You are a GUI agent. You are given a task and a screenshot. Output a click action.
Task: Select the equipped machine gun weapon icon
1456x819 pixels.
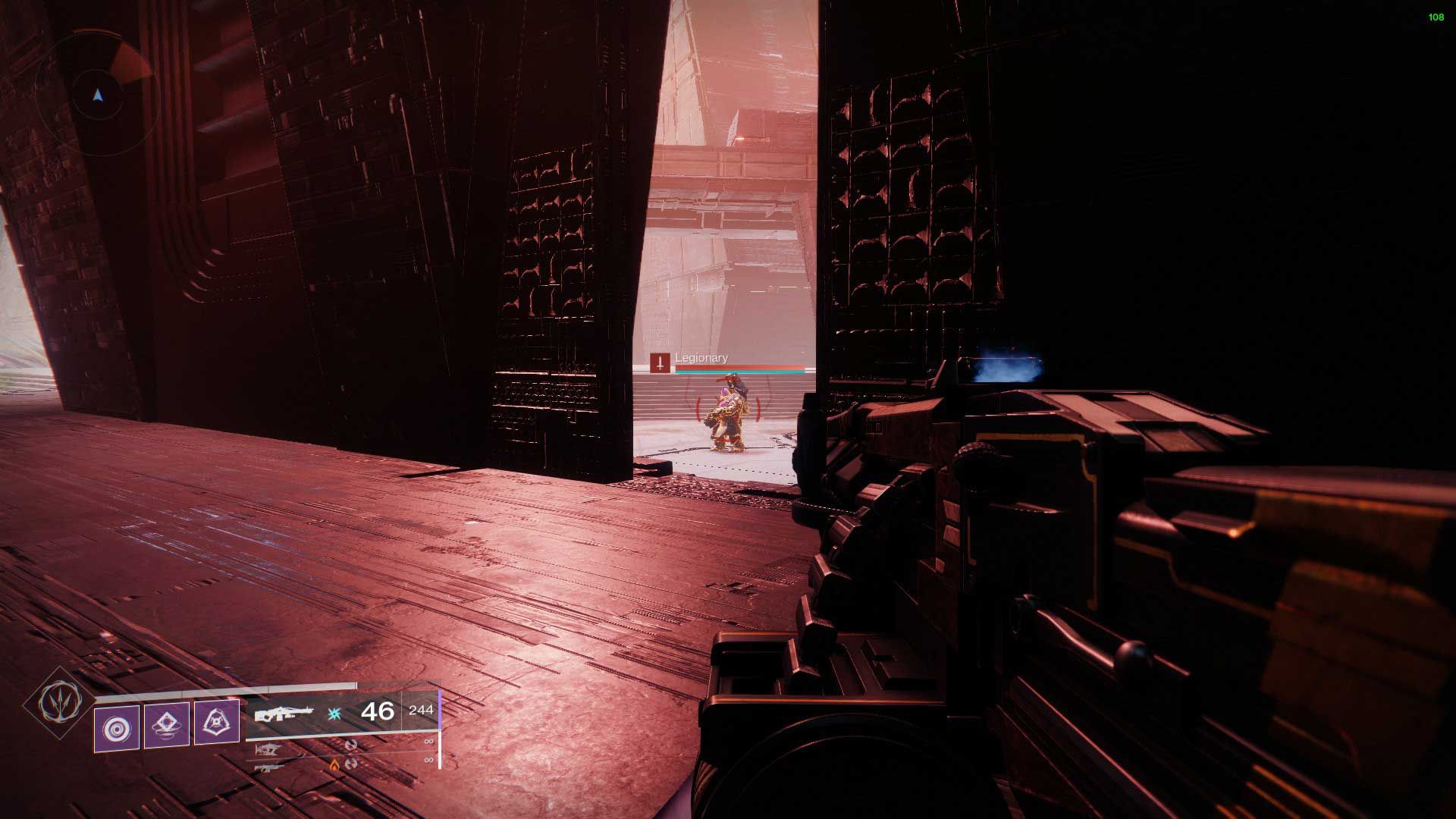coord(283,713)
